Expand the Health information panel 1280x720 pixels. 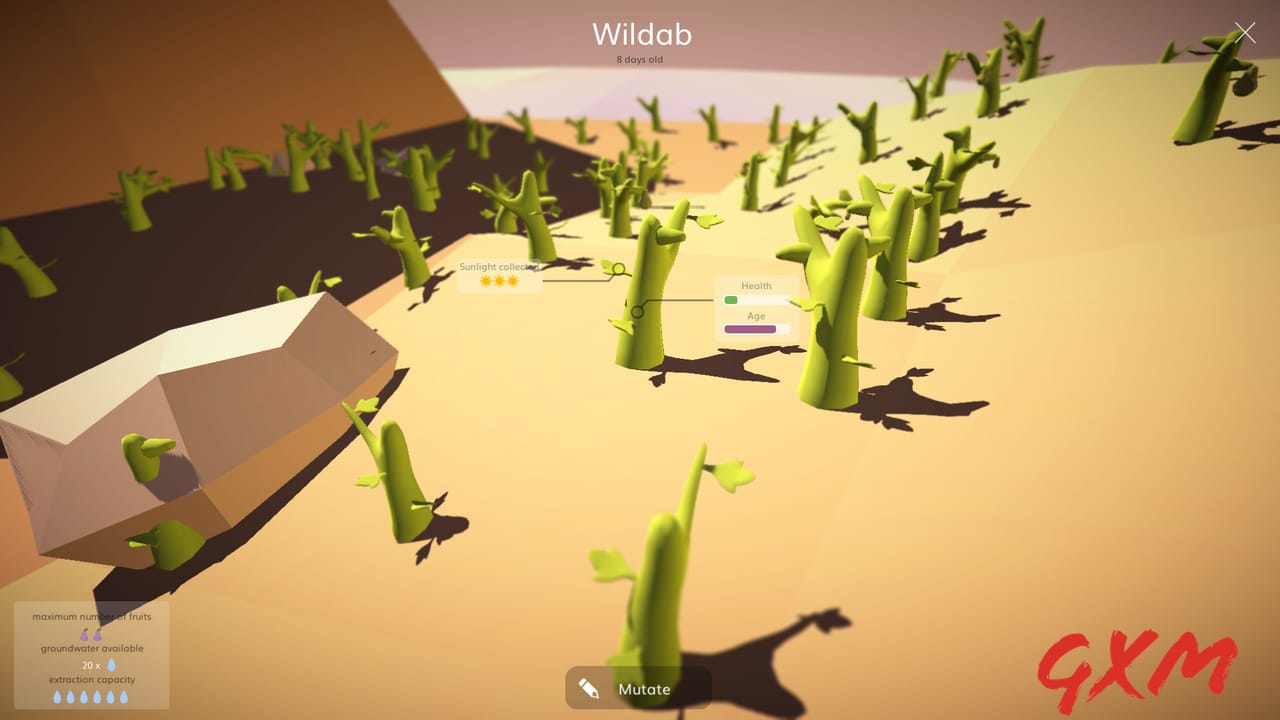click(x=756, y=285)
